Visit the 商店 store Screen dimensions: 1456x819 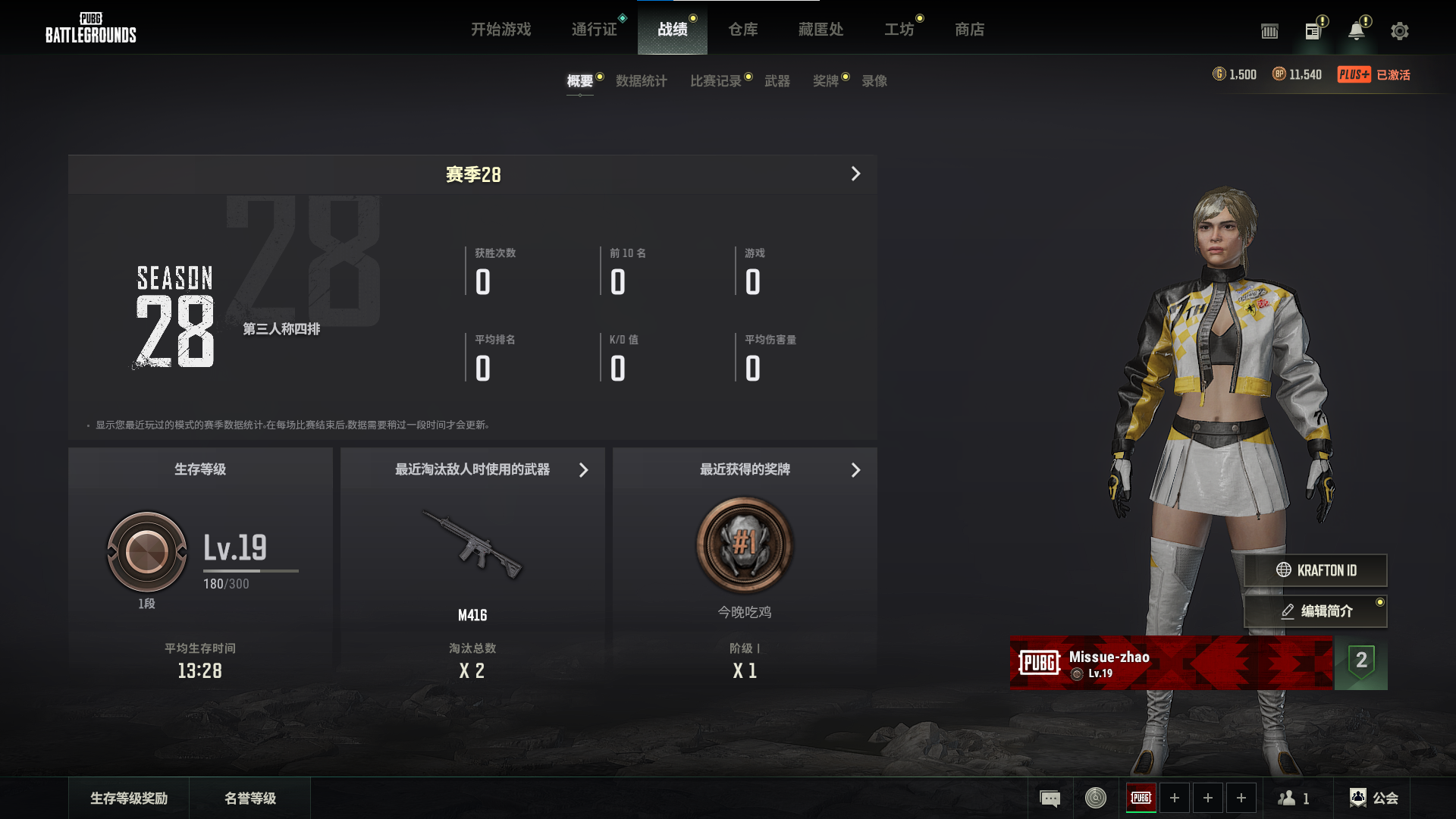[969, 30]
